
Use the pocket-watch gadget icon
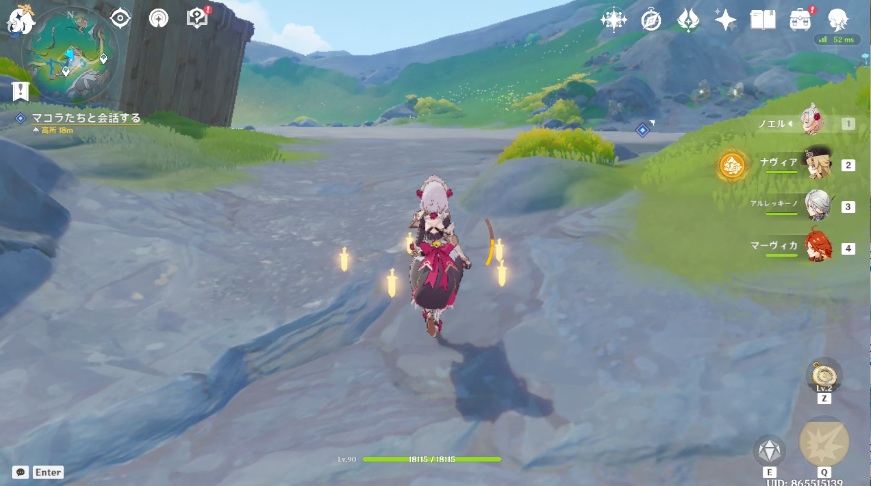(824, 376)
